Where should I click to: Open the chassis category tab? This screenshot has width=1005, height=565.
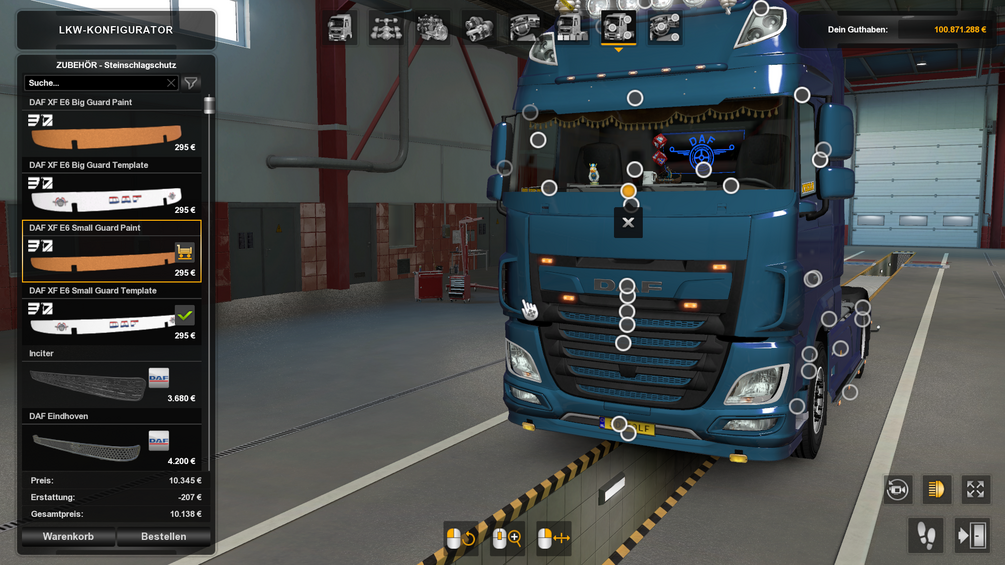click(387, 28)
